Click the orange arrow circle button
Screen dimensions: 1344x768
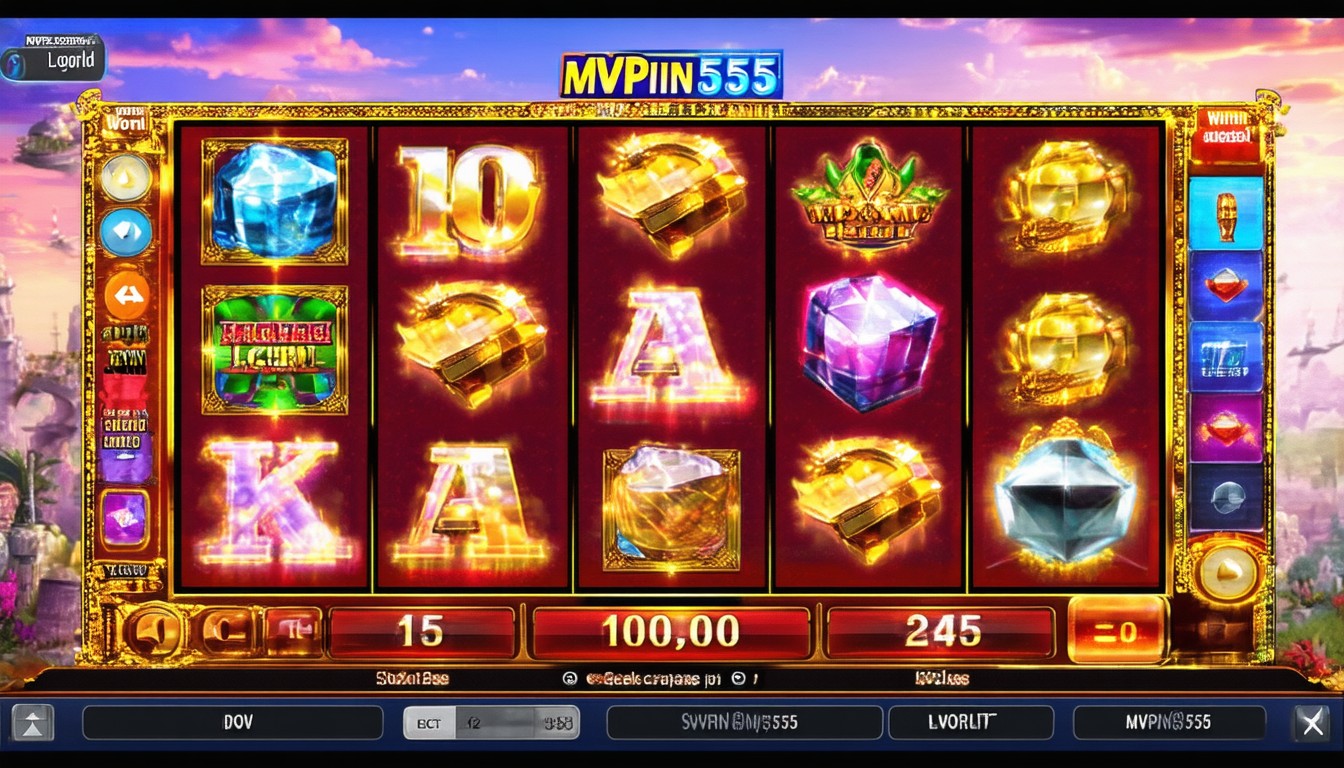point(127,295)
